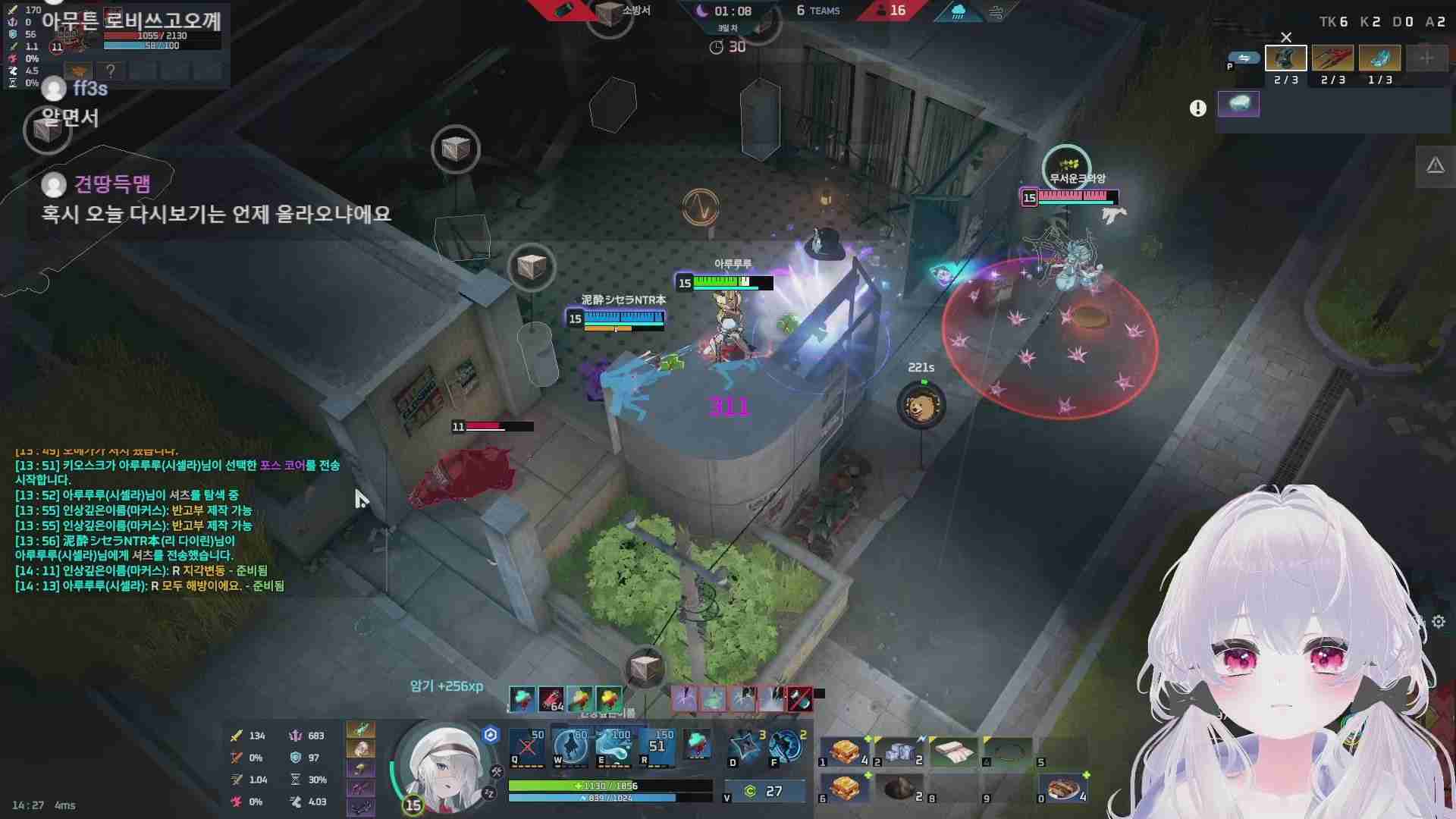
Task: Add a new target item with plus
Action: (x=1426, y=58)
